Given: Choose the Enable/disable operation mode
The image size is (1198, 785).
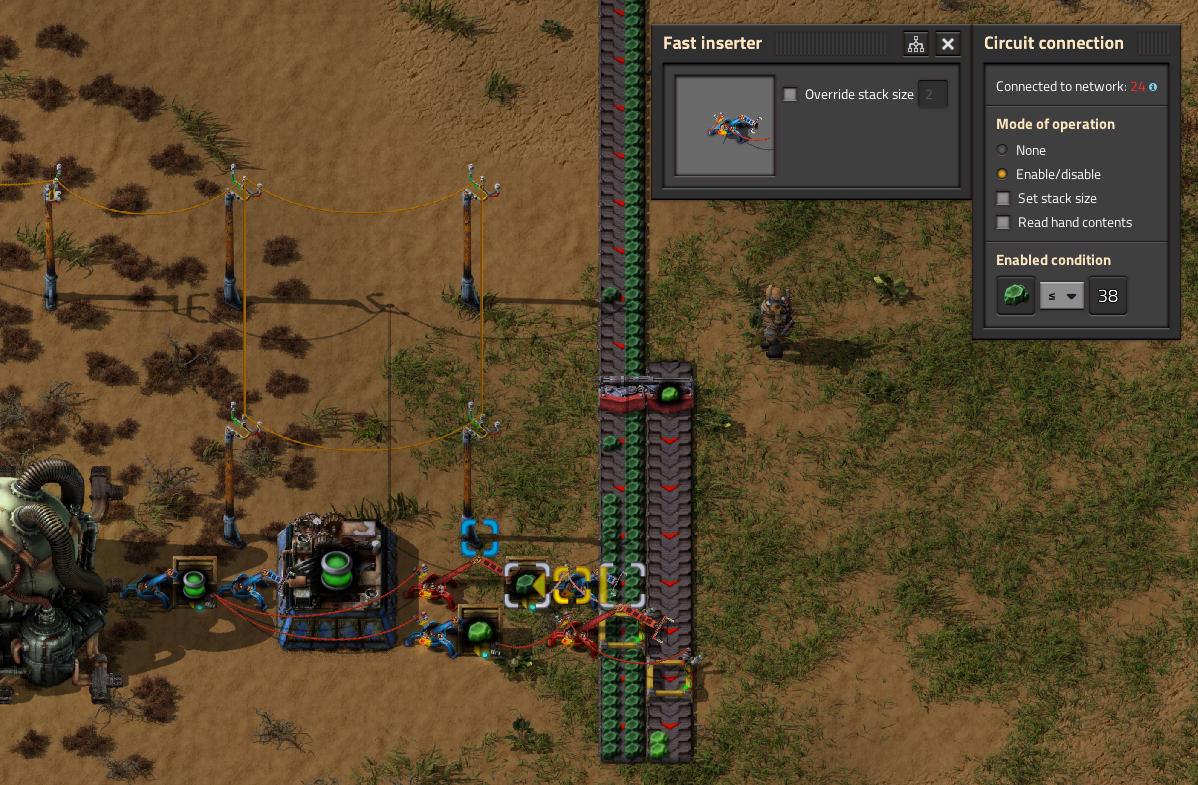Looking at the screenshot, I should (1003, 174).
